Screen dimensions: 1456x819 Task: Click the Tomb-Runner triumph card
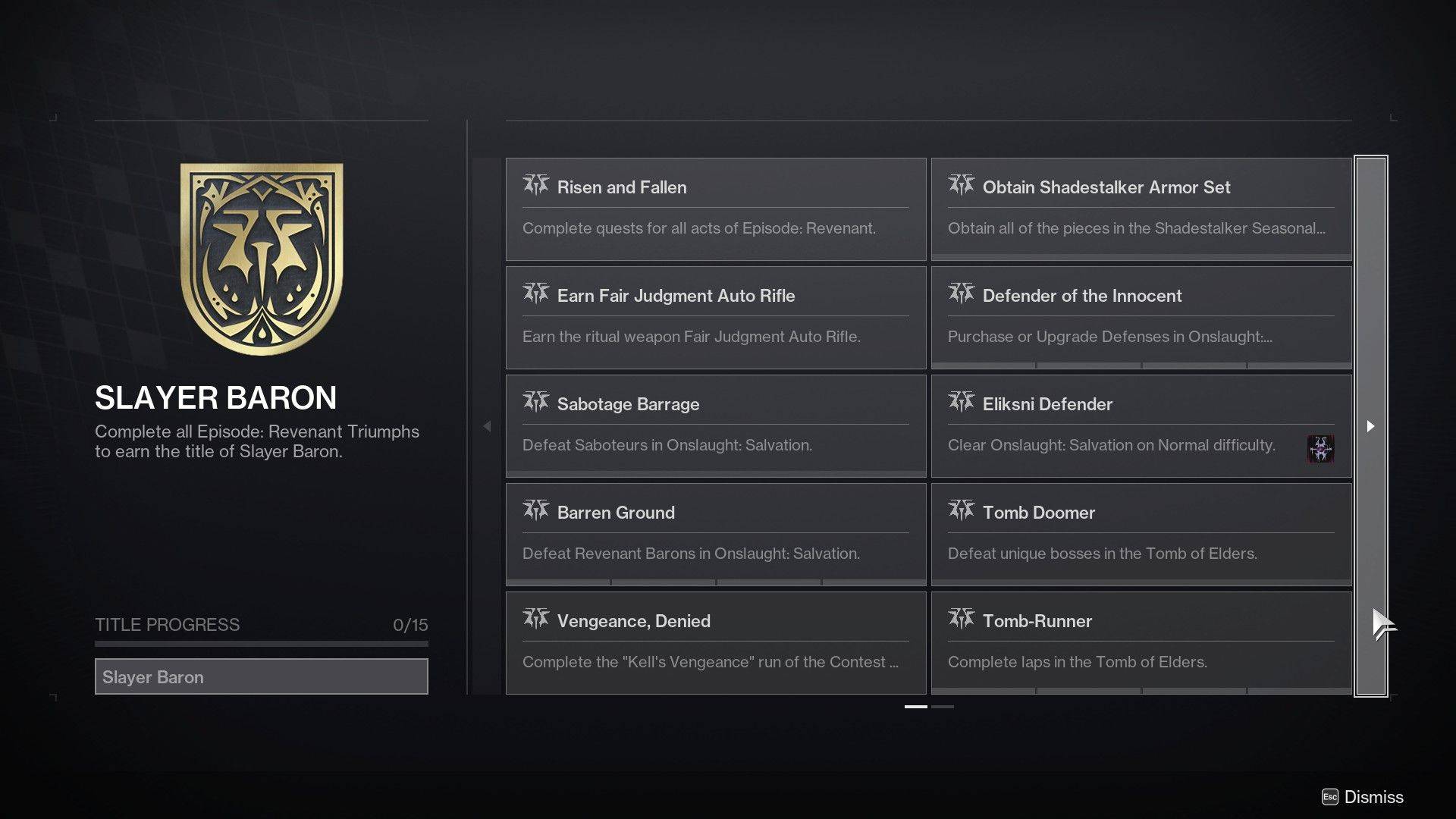click(x=1141, y=643)
